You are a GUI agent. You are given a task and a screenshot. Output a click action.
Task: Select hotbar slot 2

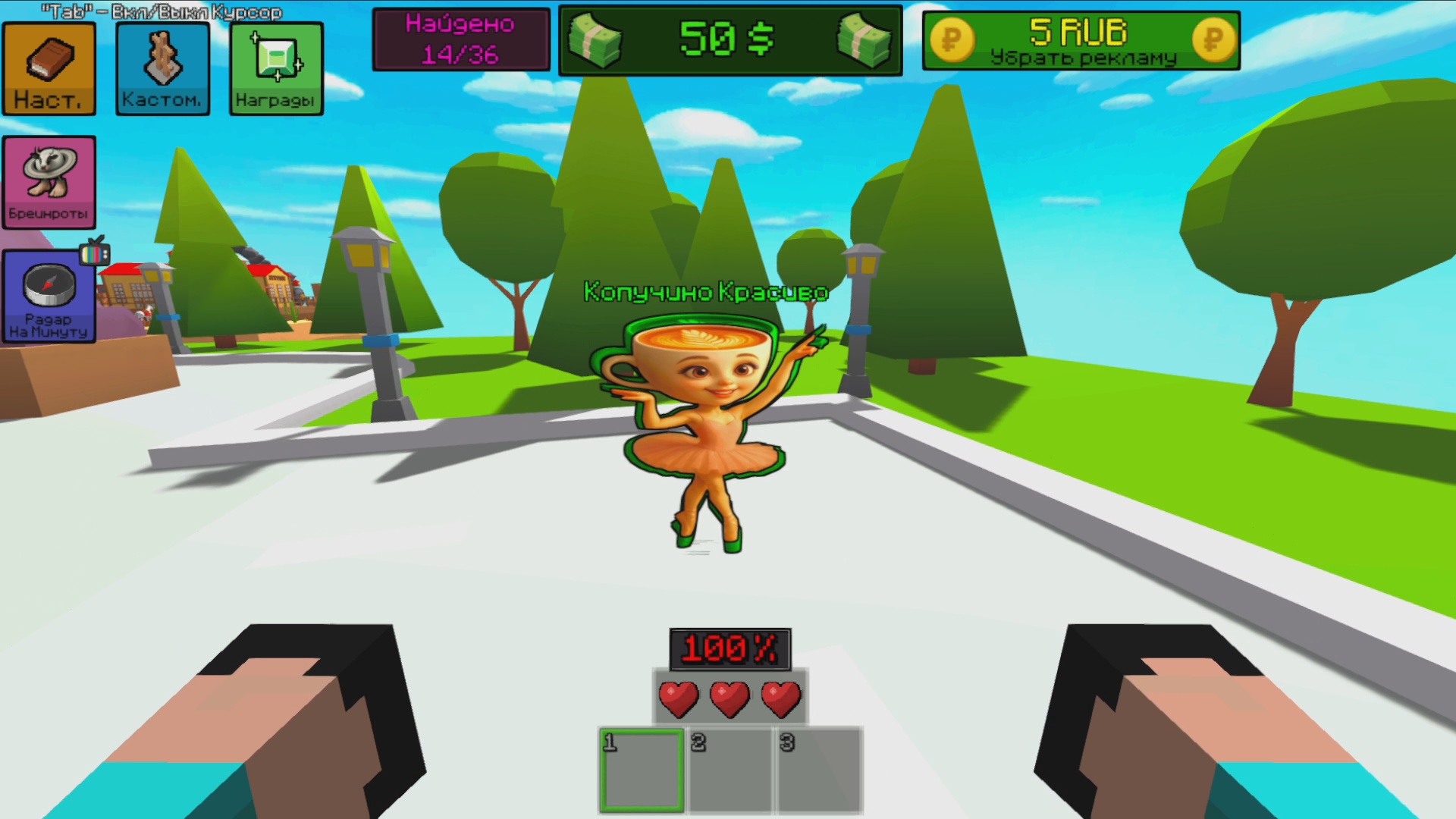(x=730, y=768)
